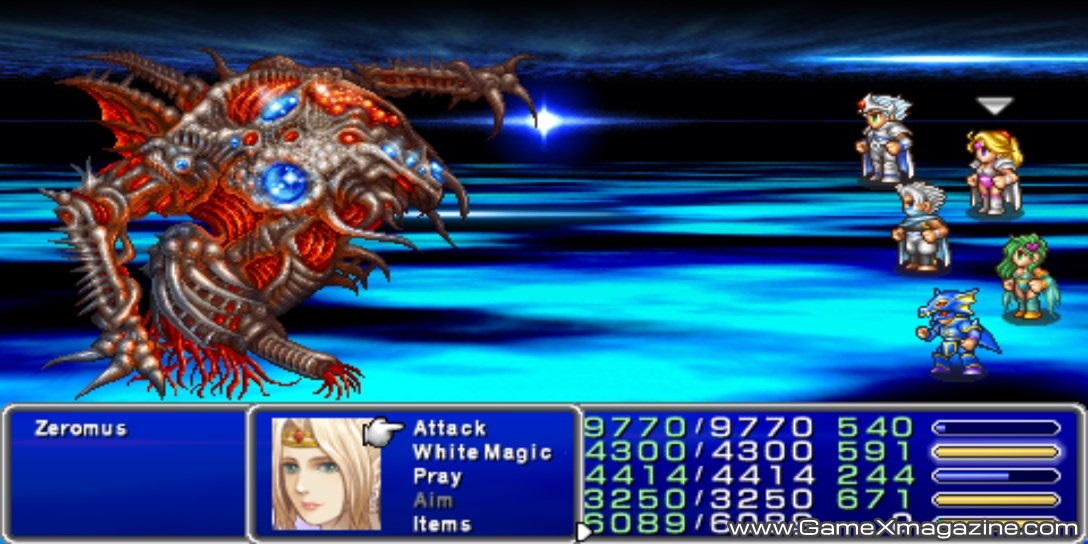Open the Items command

[x=441, y=524]
